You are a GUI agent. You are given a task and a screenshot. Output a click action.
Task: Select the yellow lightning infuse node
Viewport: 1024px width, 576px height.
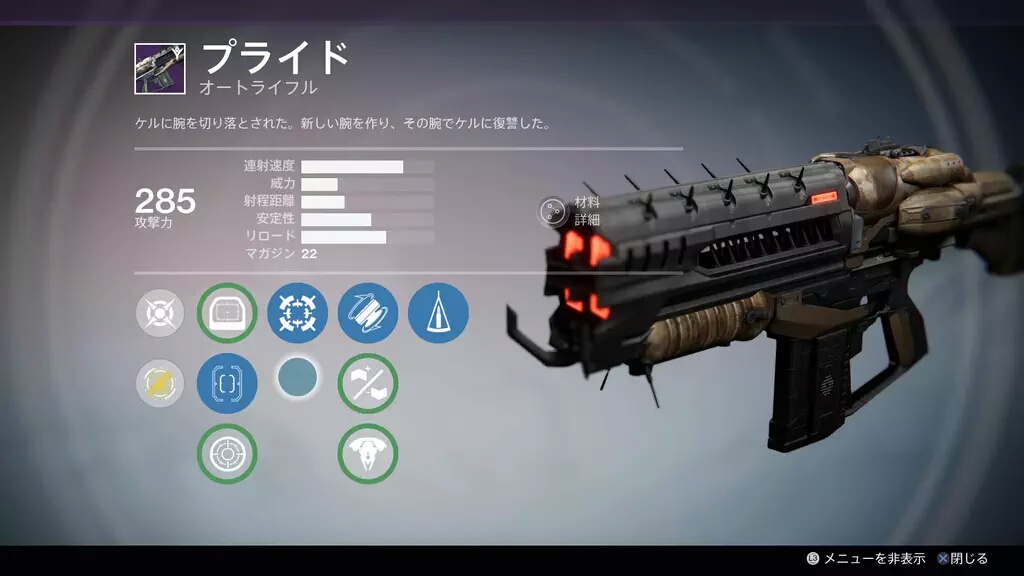pyautogui.click(x=160, y=384)
